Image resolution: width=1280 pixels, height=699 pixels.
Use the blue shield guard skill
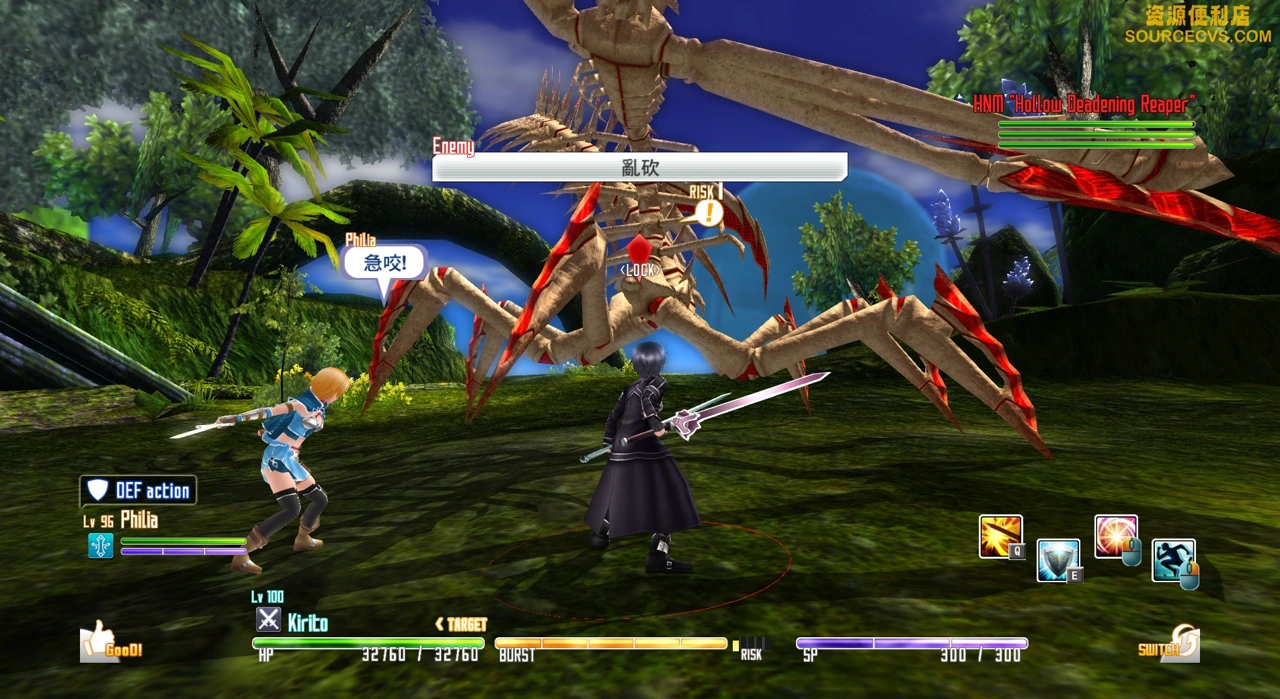pyautogui.click(x=1057, y=559)
